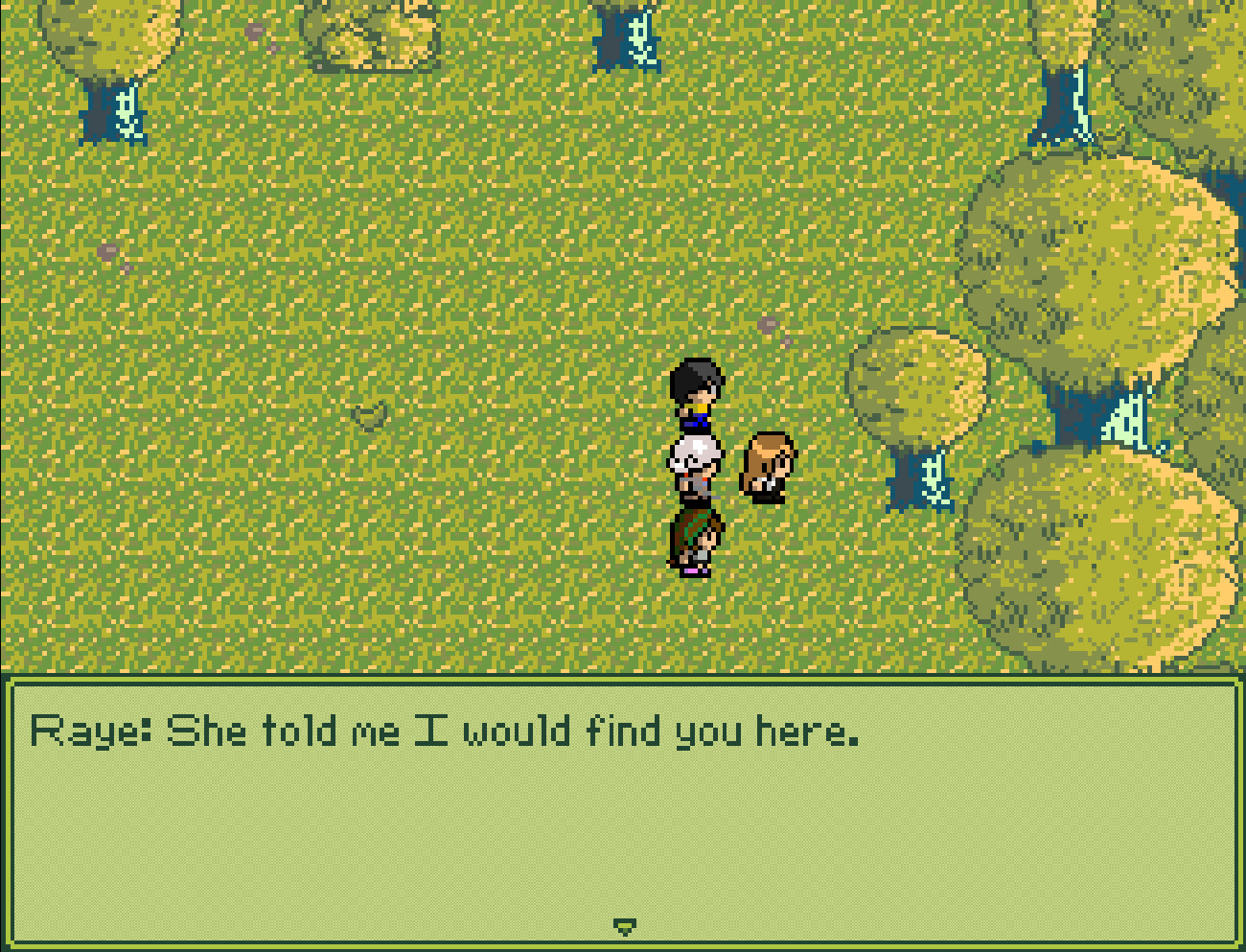
Task: Click the dialogue continue arrow indicator
Action: click(626, 926)
